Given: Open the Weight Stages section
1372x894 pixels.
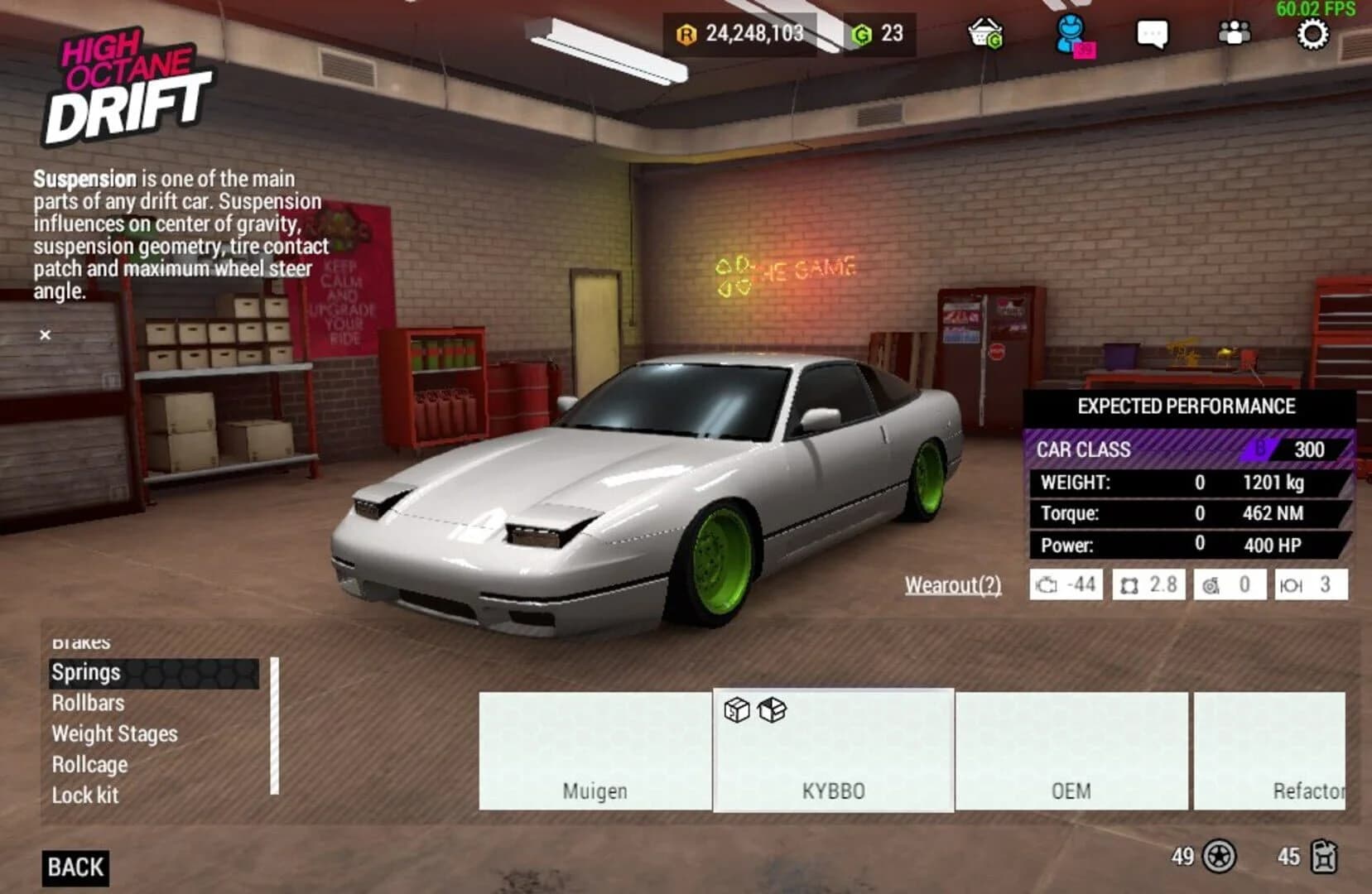Looking at the screenshot, I should [x=115, y=734].
